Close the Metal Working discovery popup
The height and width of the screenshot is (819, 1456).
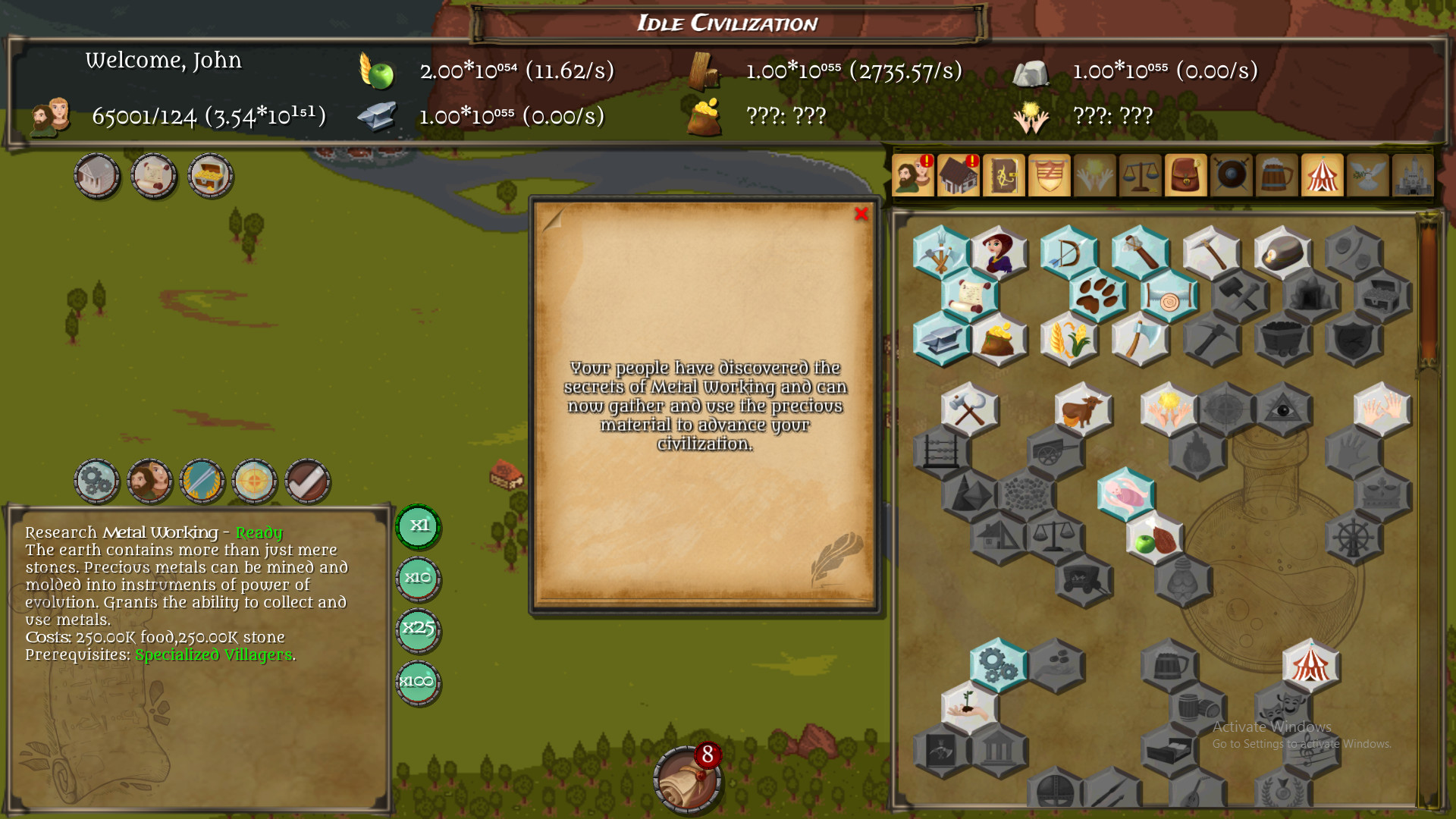pyautogui.click(x=861, y=215)
